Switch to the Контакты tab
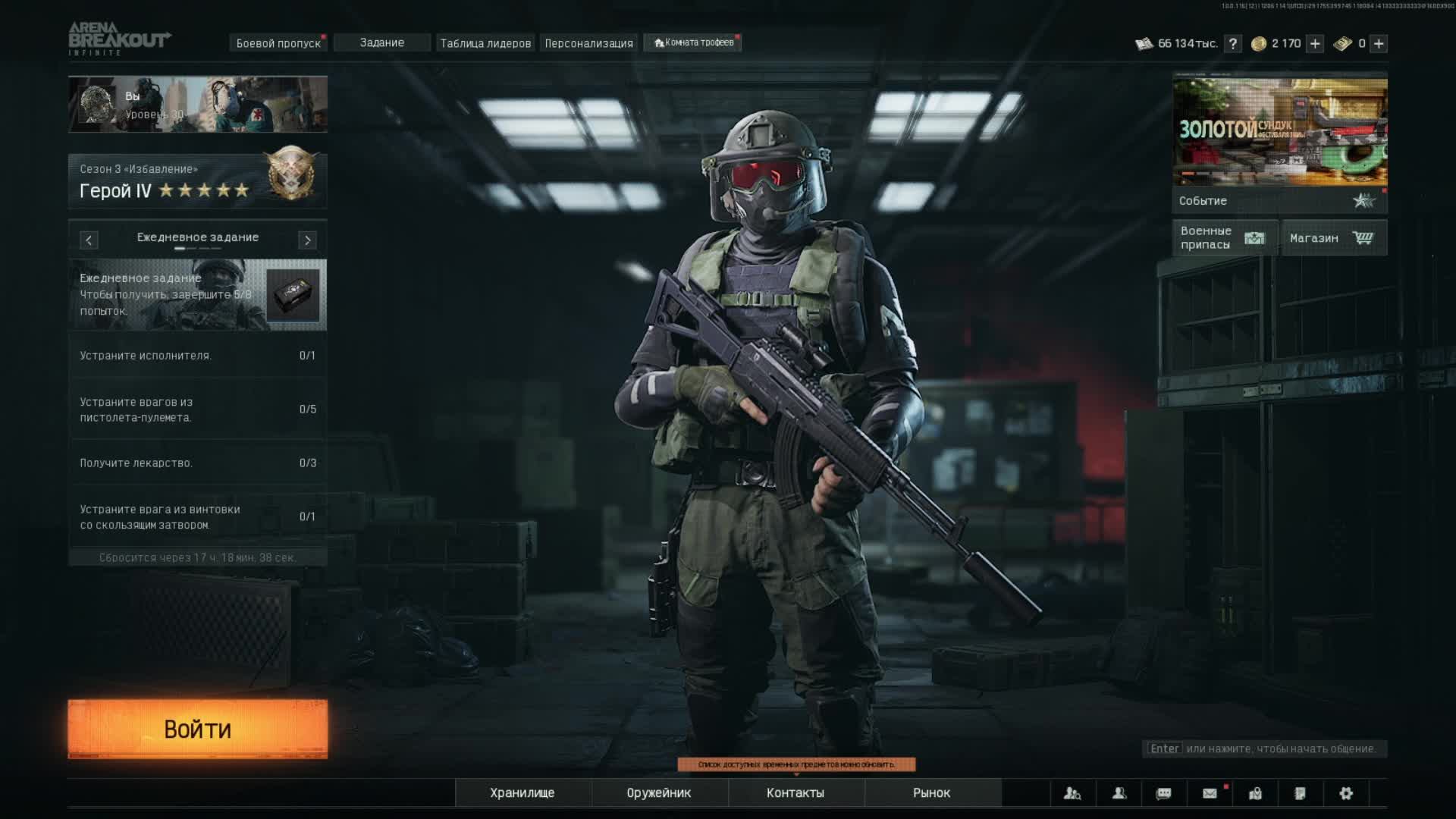The image size is (1456, 819). pyautogui.click(x=795, y=792)
